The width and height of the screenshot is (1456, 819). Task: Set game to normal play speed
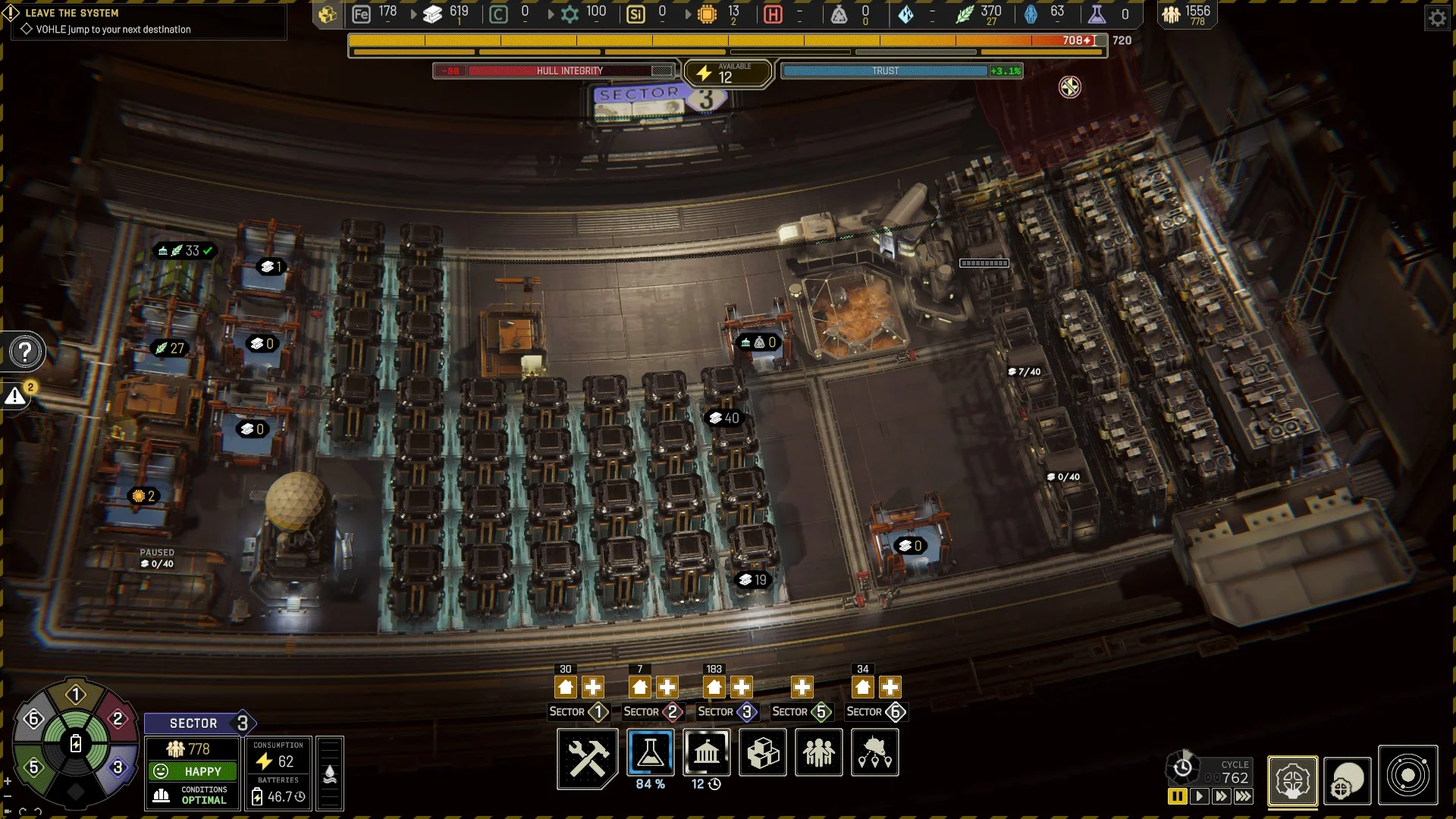[x=1199, y=796]
